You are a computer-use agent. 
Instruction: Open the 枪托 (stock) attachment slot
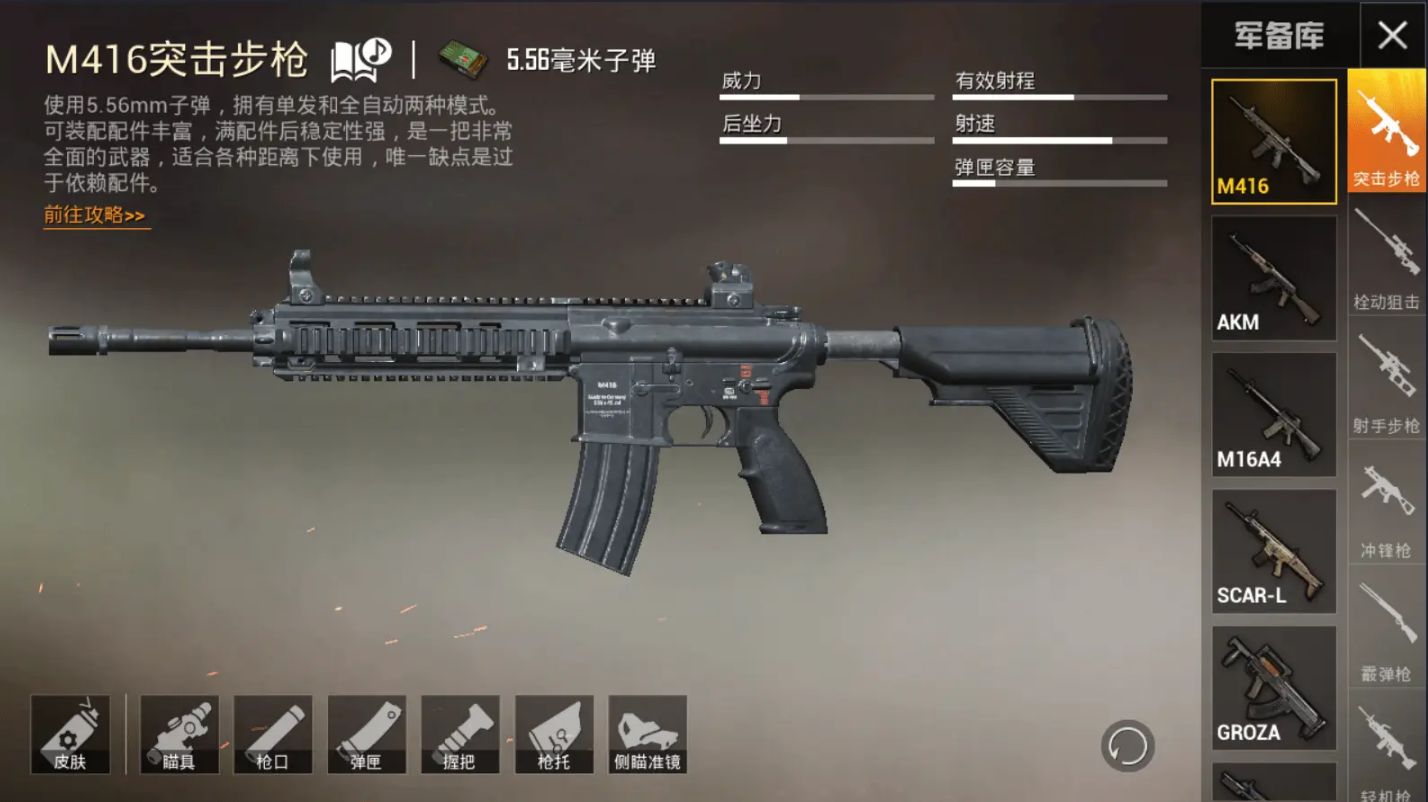[x=552, y=733]
